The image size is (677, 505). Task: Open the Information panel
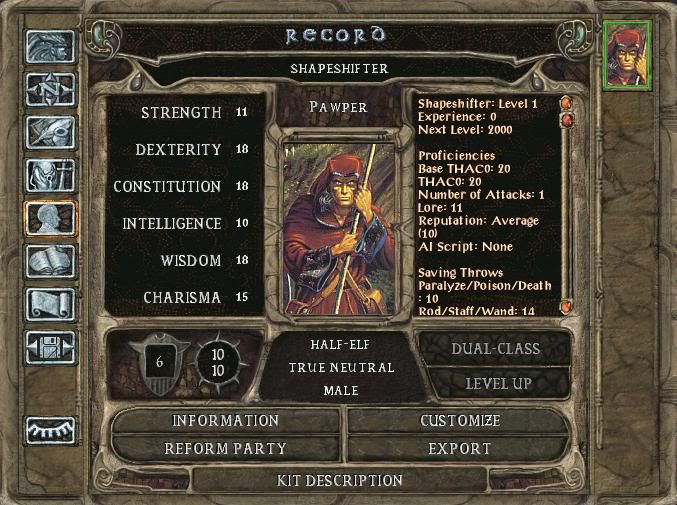[225, 421]
